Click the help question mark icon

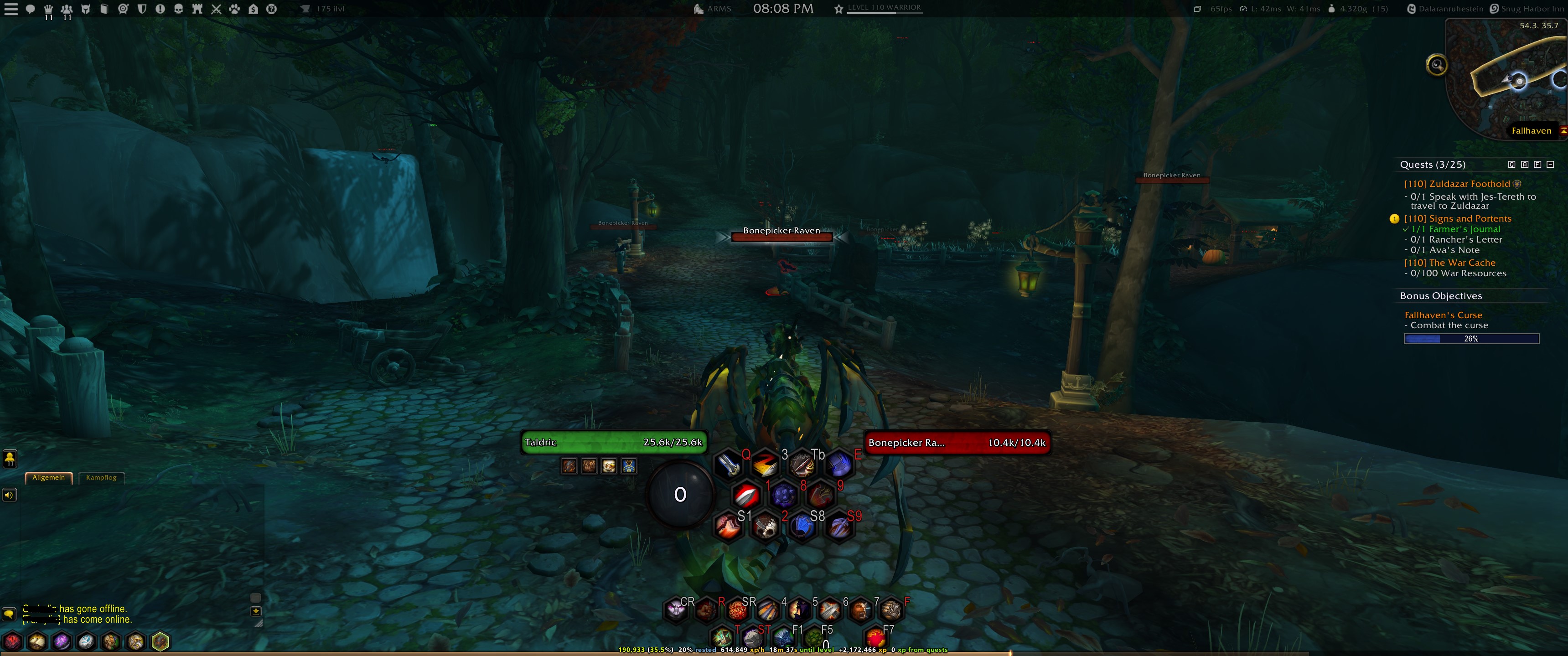pos(272,9)
